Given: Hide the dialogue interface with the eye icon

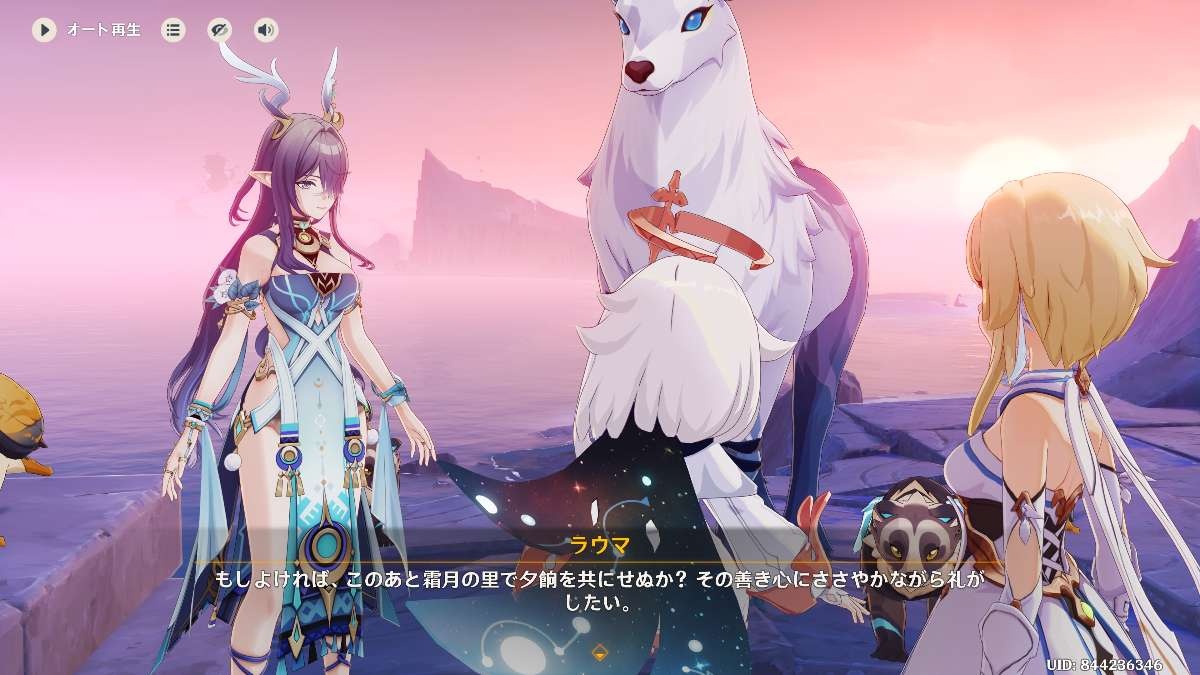Looking at the screenshot, I should pyautogui.click(x=220, y=30).
